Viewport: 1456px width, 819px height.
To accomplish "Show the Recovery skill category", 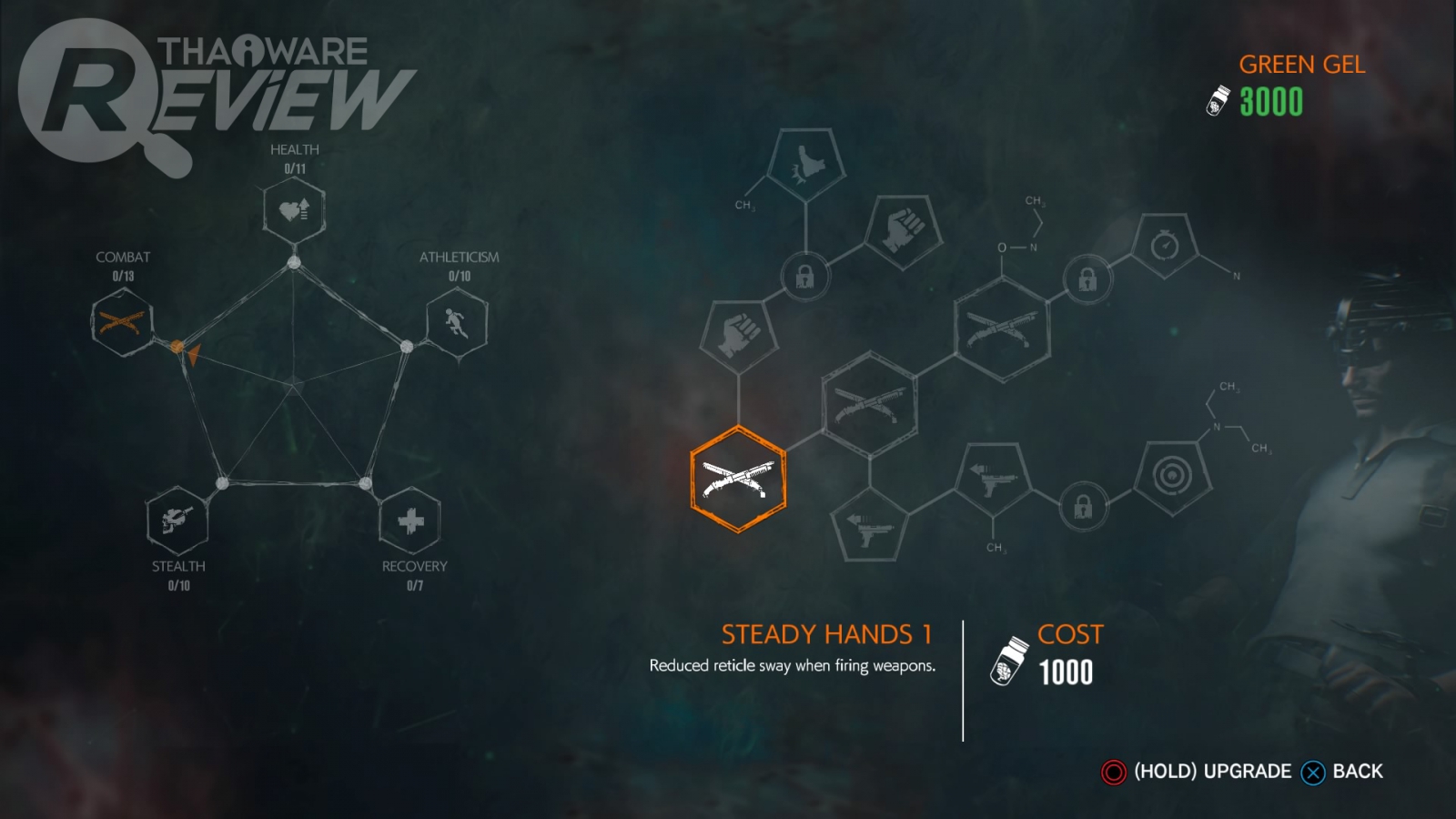I will point(410,520).
